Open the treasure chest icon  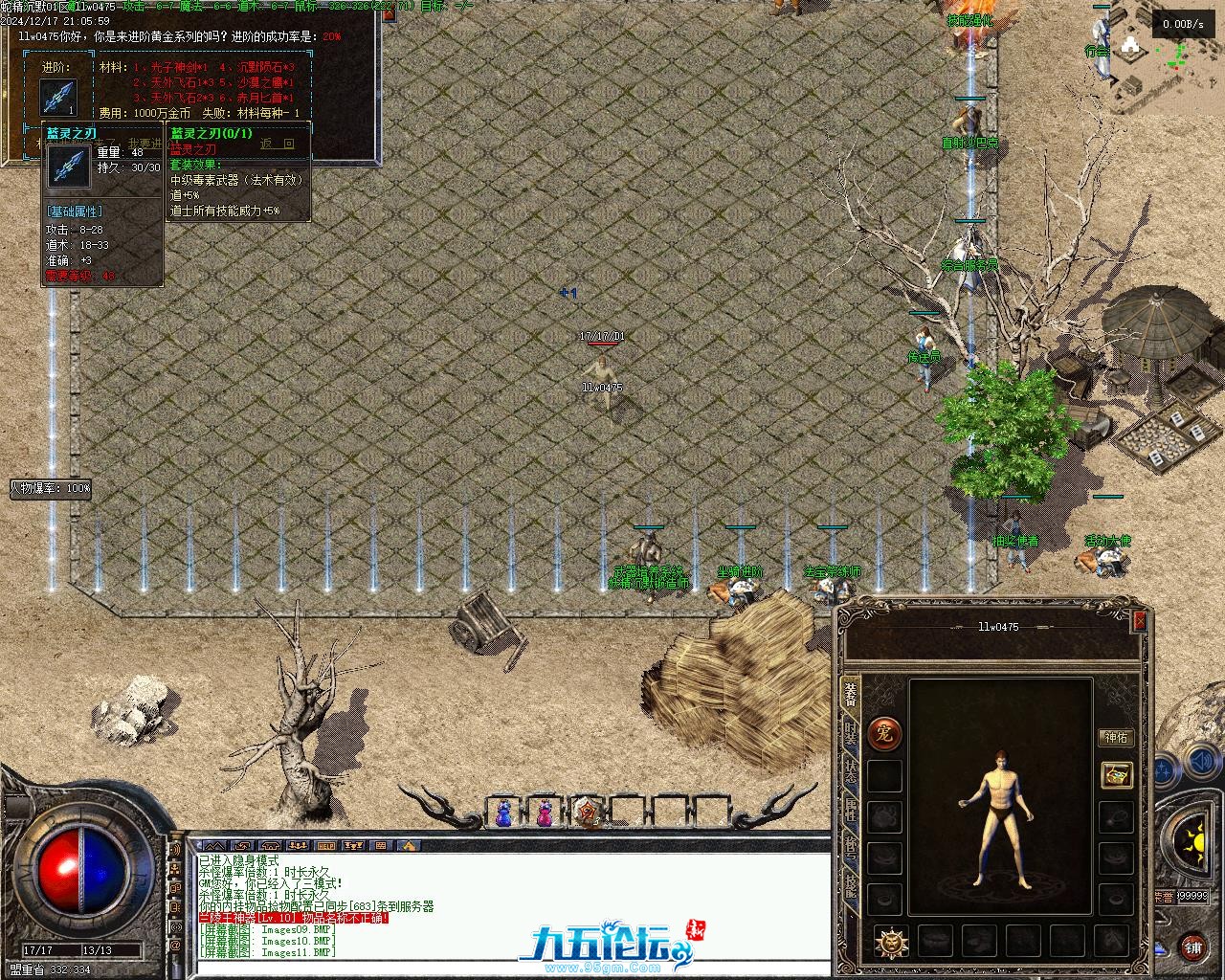[1116, 774]
